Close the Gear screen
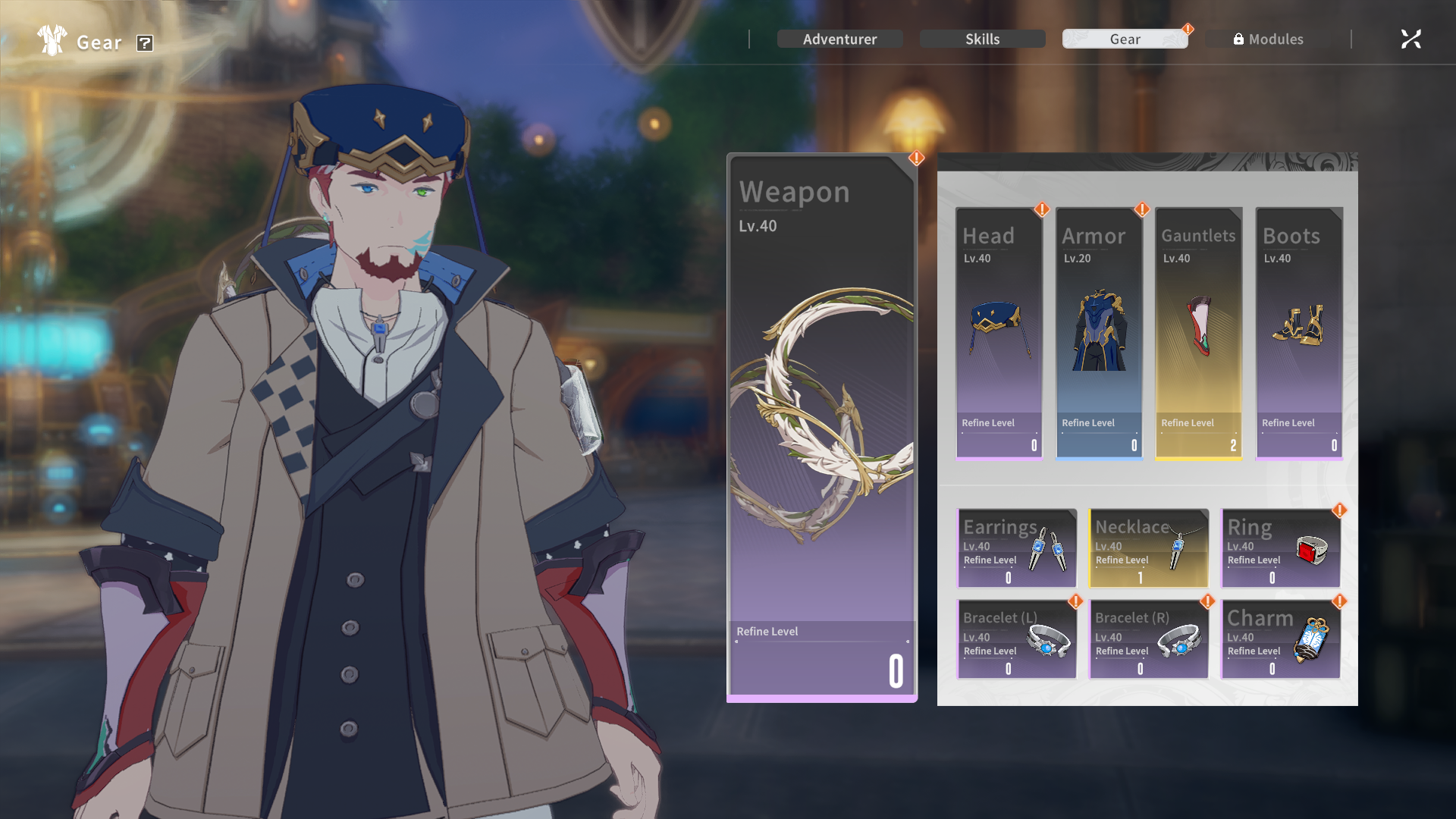The width and height of the screenshot is (1456, 819). pos(1410,39)
